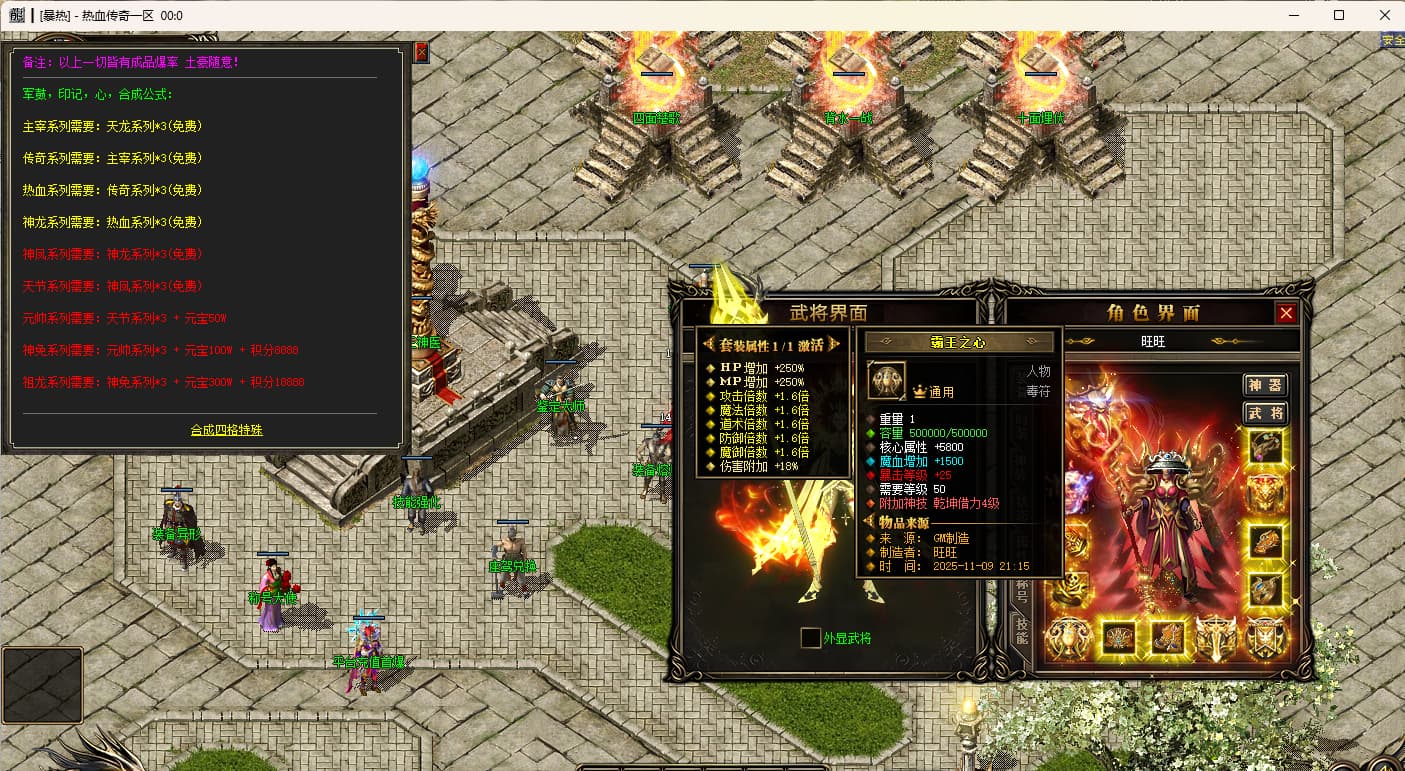Select the golden lion mask equipment slot

[x=1265, y=494]
